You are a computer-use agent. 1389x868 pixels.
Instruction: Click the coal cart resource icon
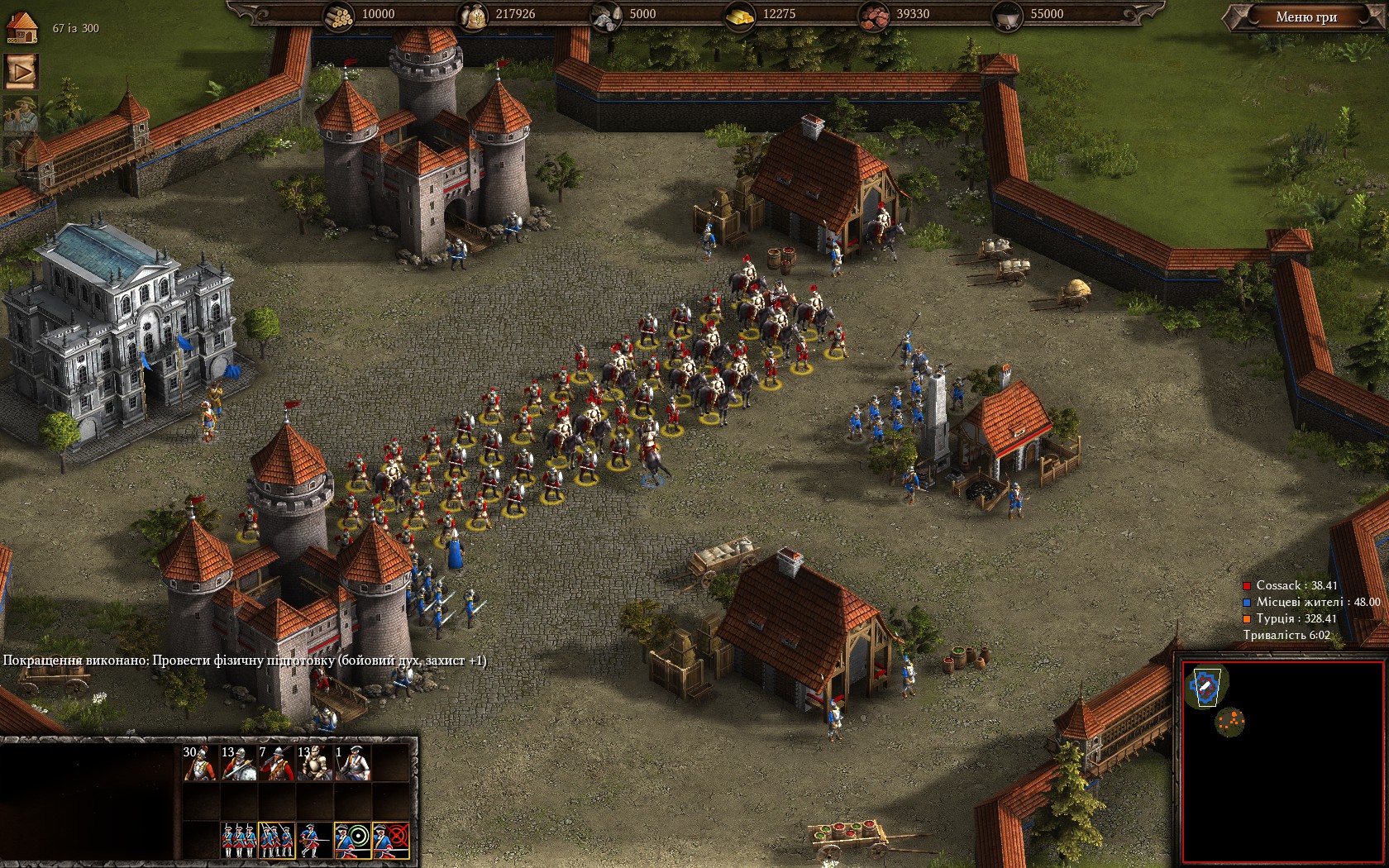1008,15
